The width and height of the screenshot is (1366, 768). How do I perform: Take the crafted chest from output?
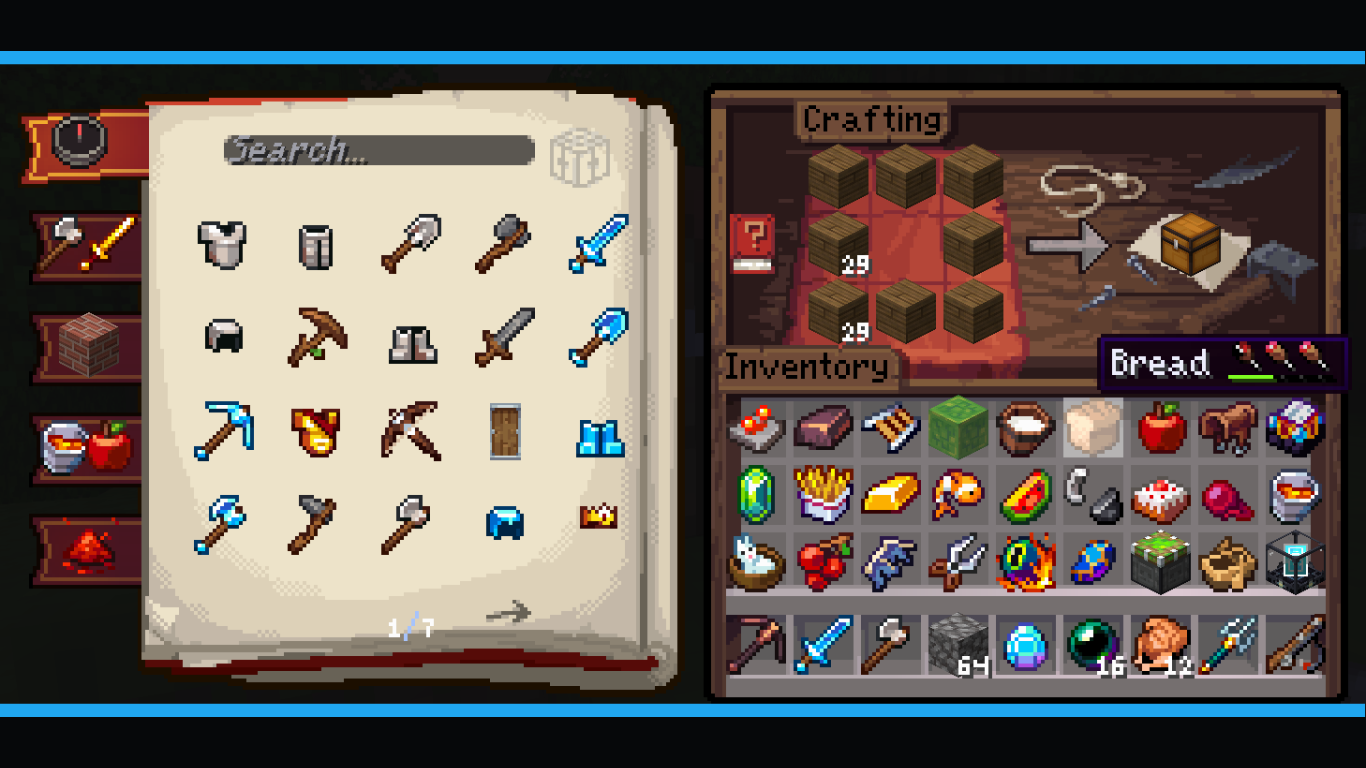click(x=1190, y=243)
